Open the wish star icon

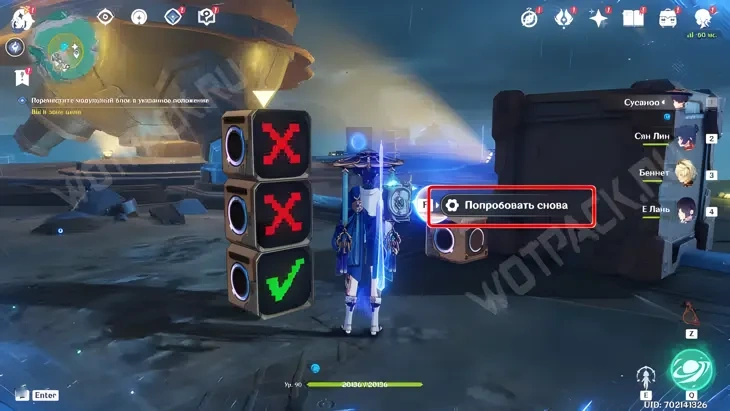pos(598,17)
